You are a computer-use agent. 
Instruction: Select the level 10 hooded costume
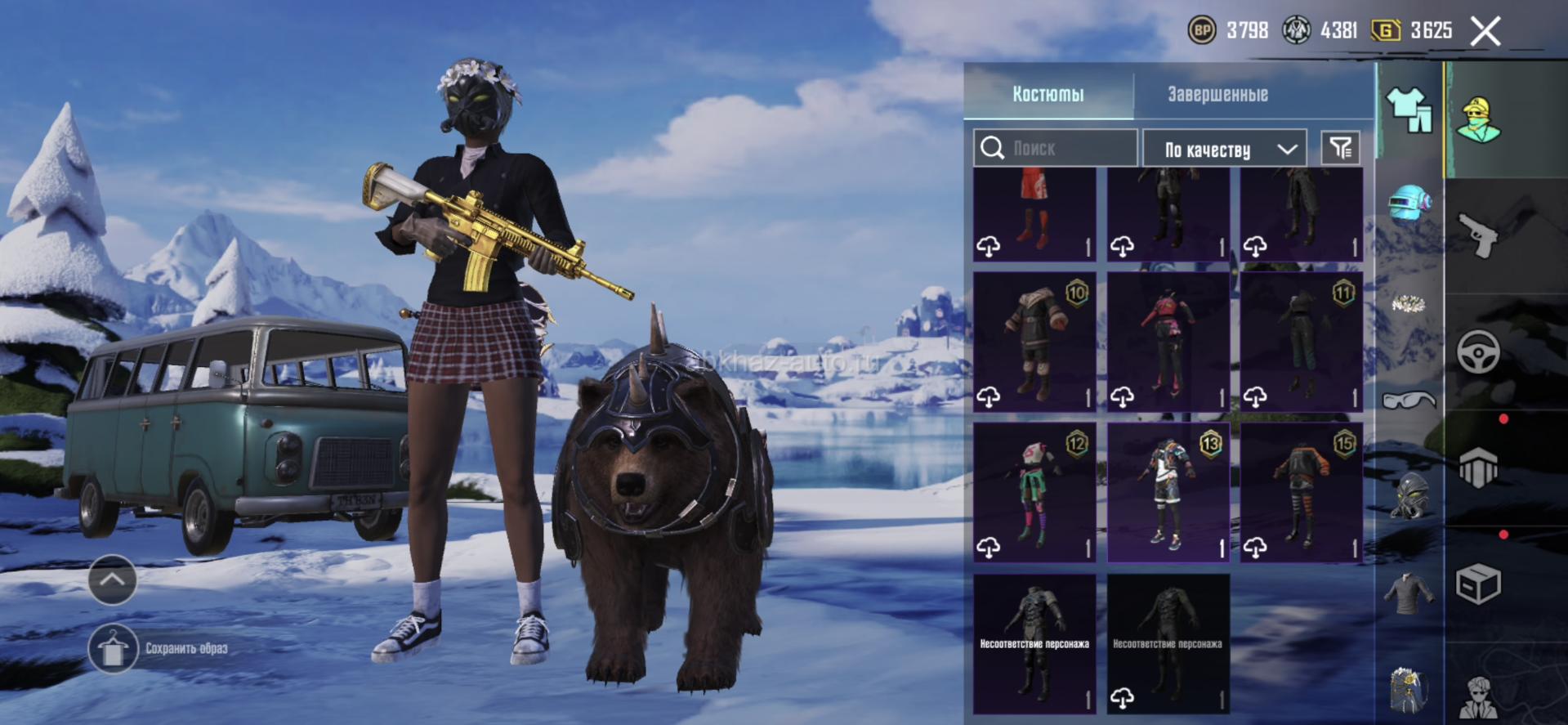point(1034,342)
